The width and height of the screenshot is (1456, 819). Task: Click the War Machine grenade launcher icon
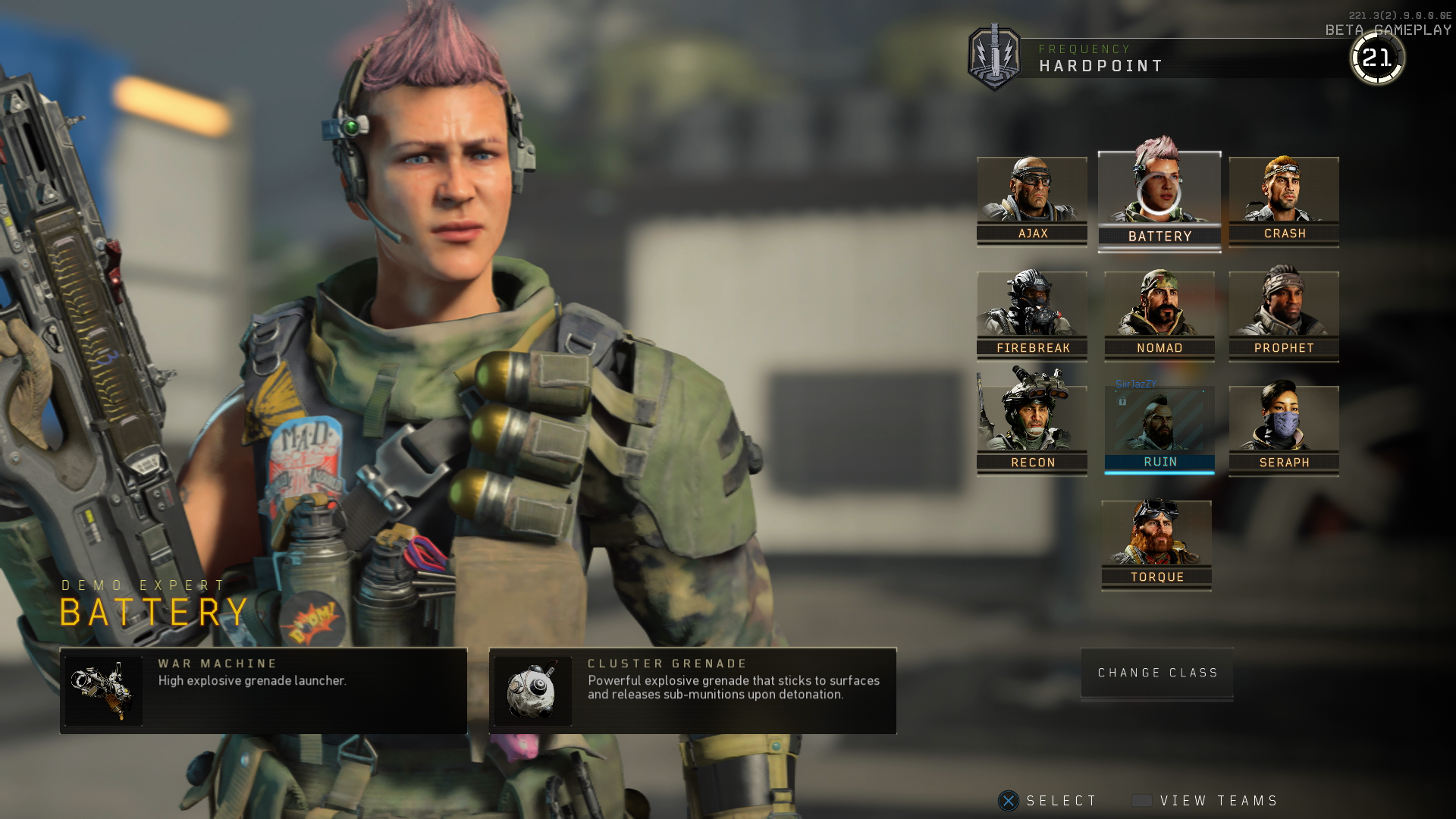click(104, 691)
